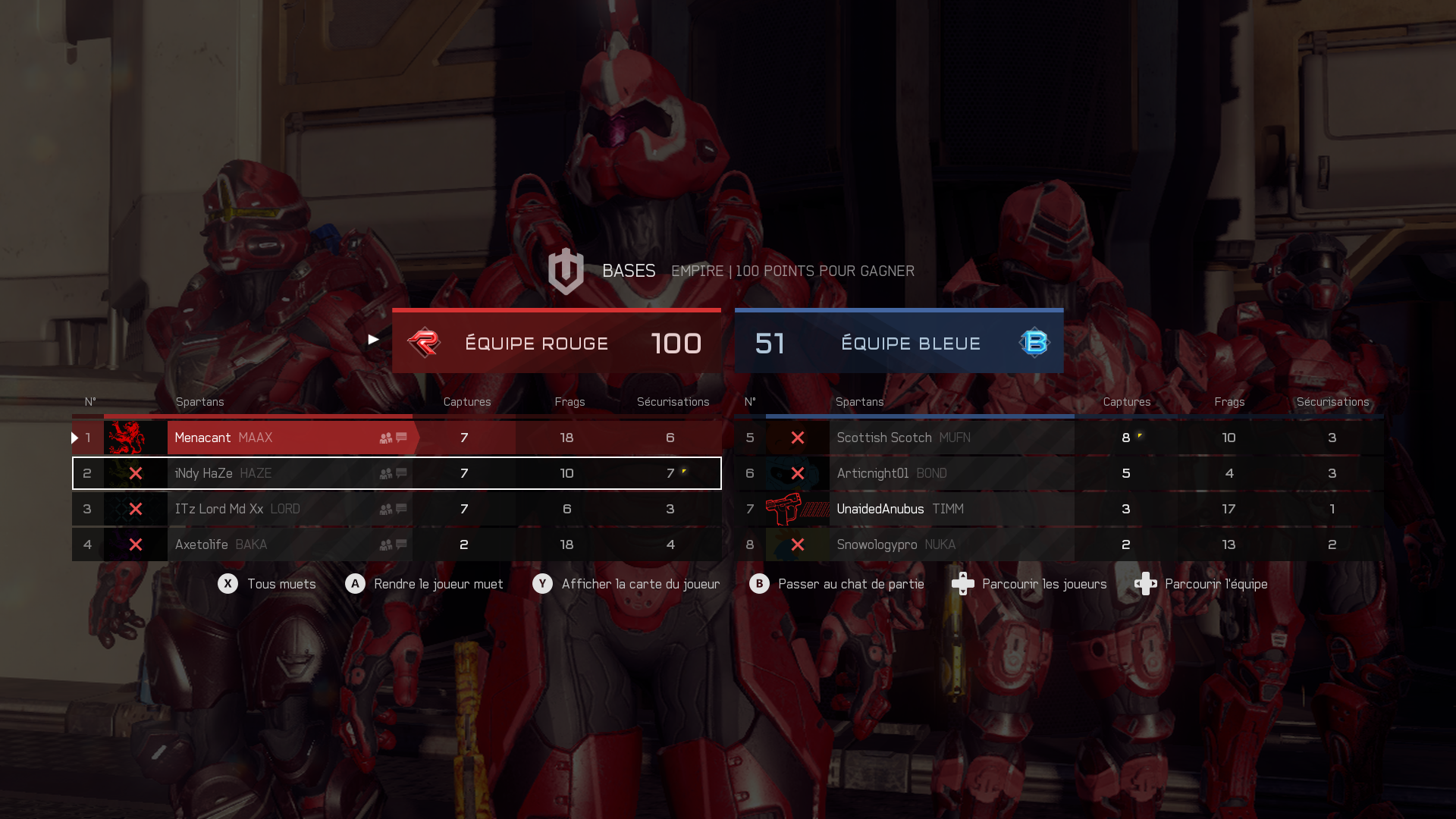Image resolution: width=1456 pixels, height=819 pixels.
Task: Switch with Passer au chat de partie
Action: pos(836,584)
